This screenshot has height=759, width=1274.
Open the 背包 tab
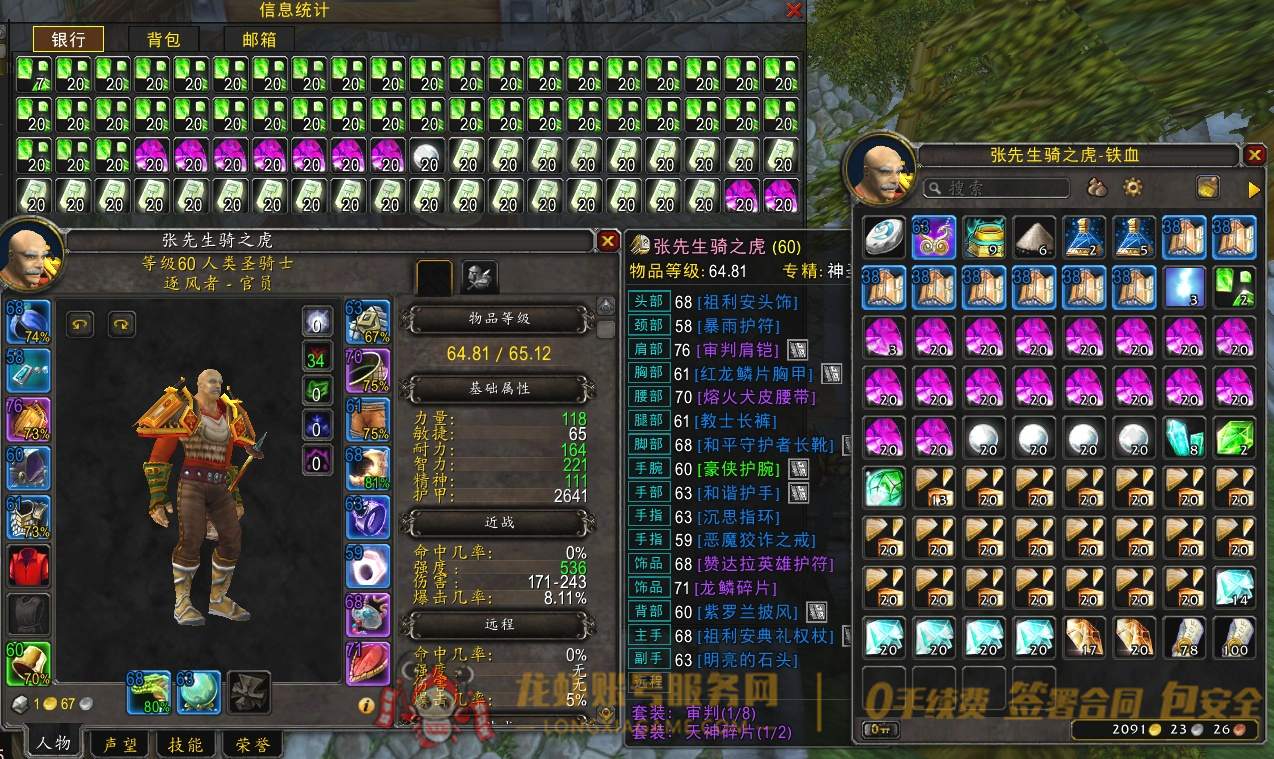pos(163,39)
